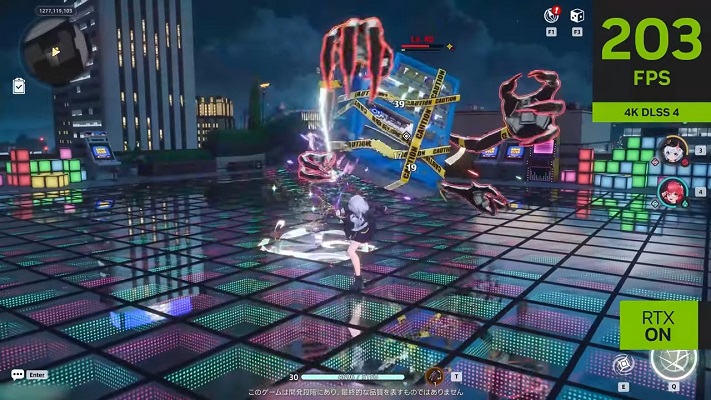Use the round item icon by stamina bar

tap(435, 376)
